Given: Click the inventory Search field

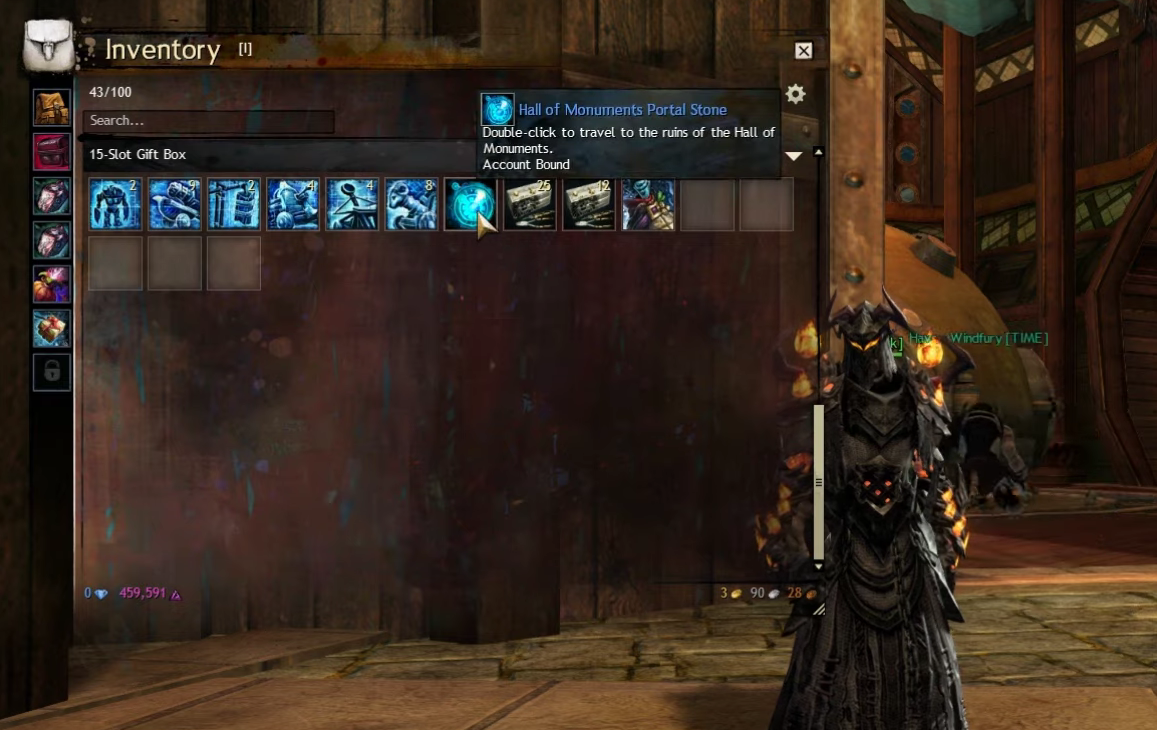Looking at the screenshot, I should 209,121.
